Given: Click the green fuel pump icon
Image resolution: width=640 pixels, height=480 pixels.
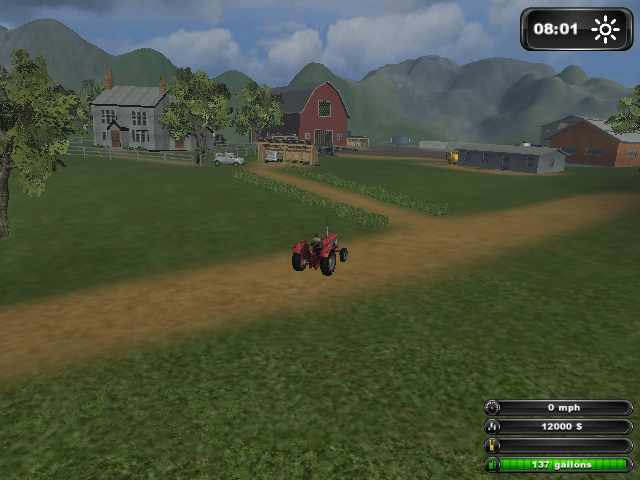Looking at the screenshot, I should click(x=491, y=465).
